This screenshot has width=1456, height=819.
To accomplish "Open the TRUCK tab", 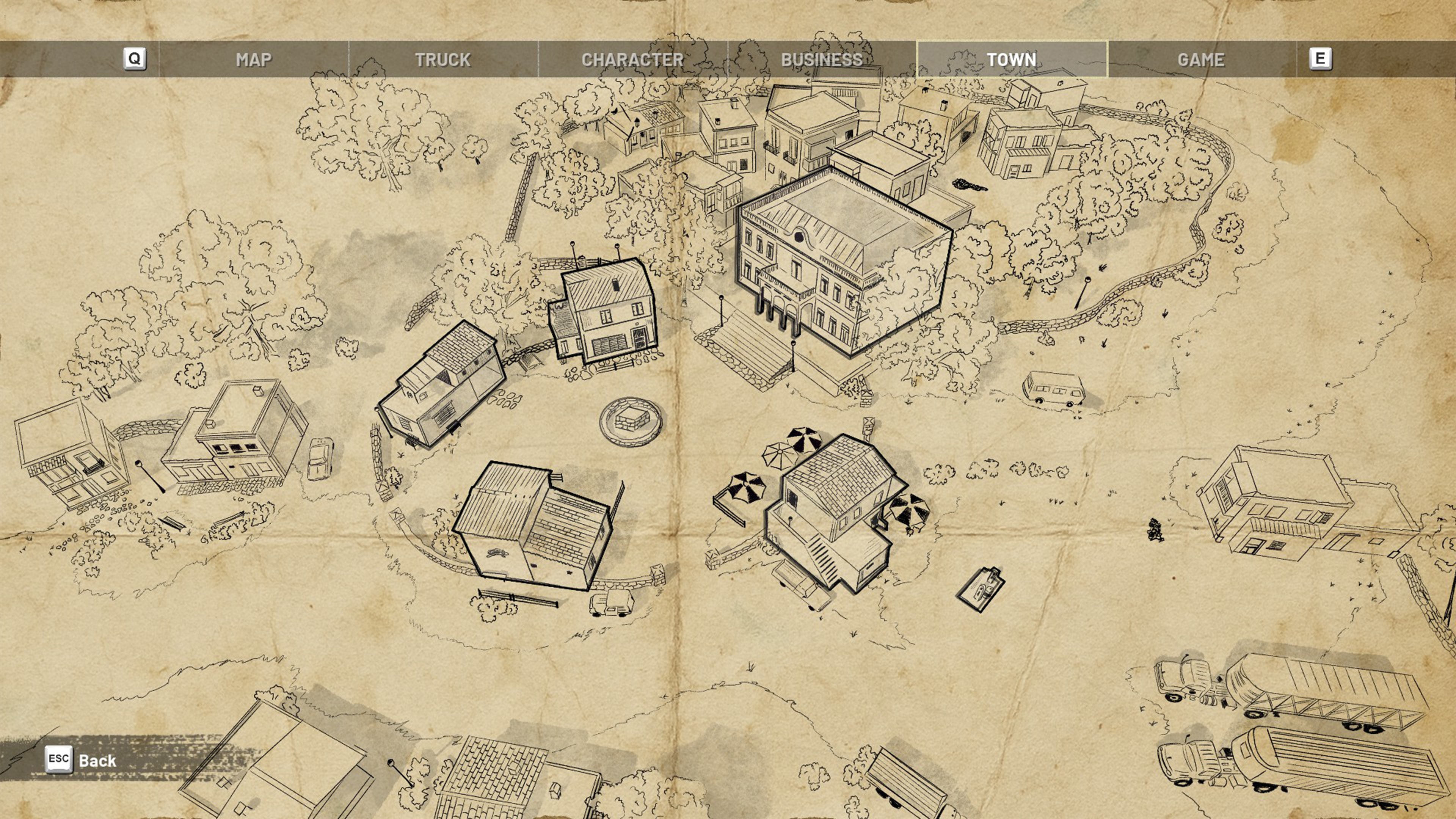I will coord(444,59).
